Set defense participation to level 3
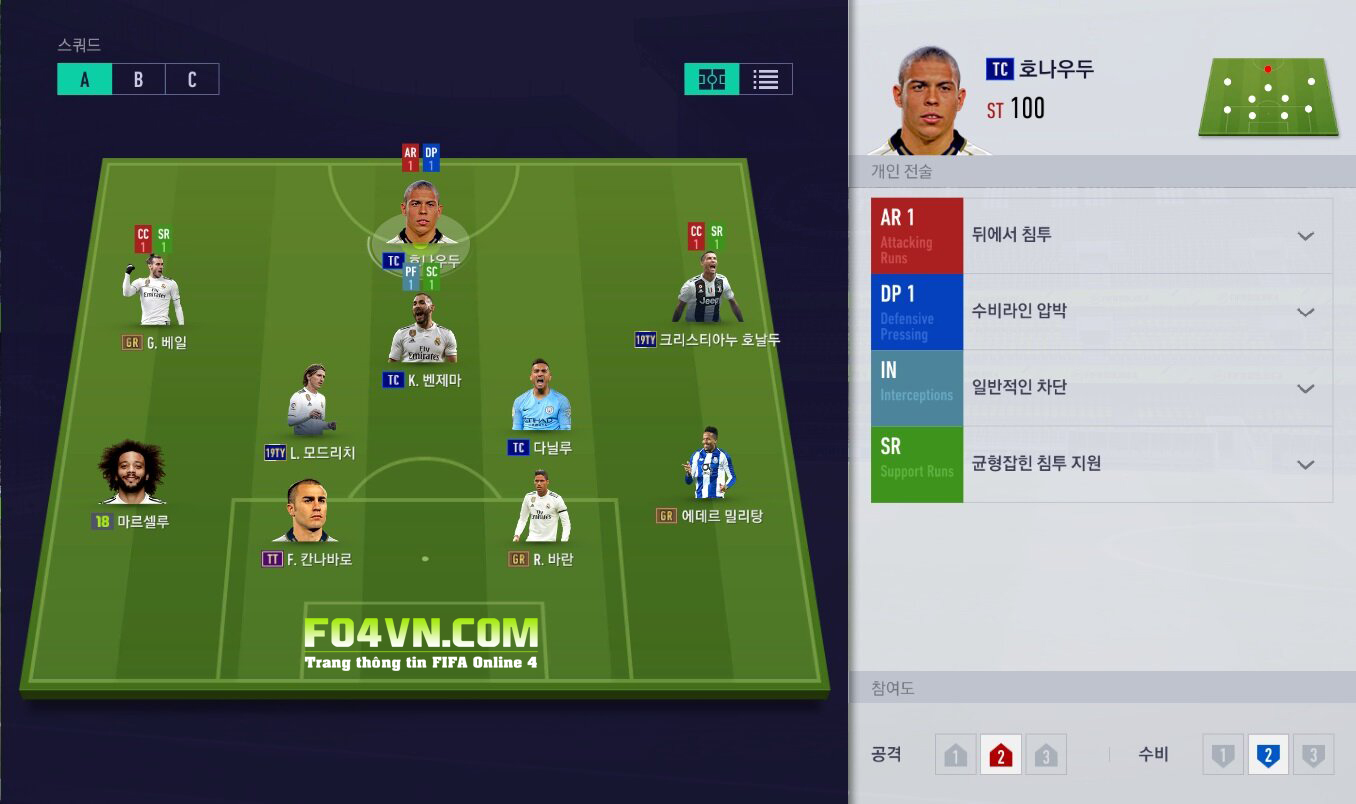Viewport: 1356px width, 804px height. pyautogui.click(x=1313, y=755)
